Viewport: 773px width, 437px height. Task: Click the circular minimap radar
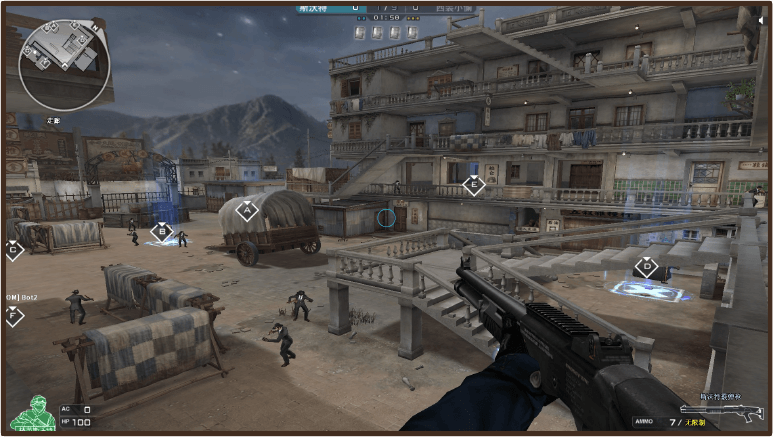coord(65,65)
